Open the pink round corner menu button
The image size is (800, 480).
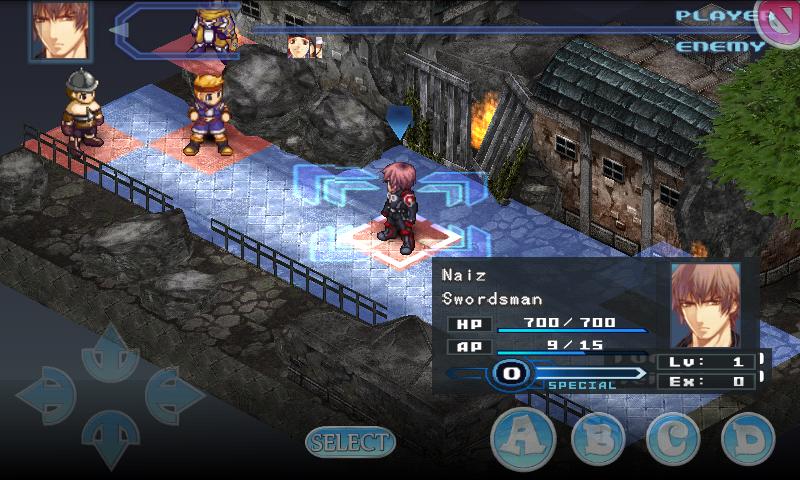[x=777, y=23]
